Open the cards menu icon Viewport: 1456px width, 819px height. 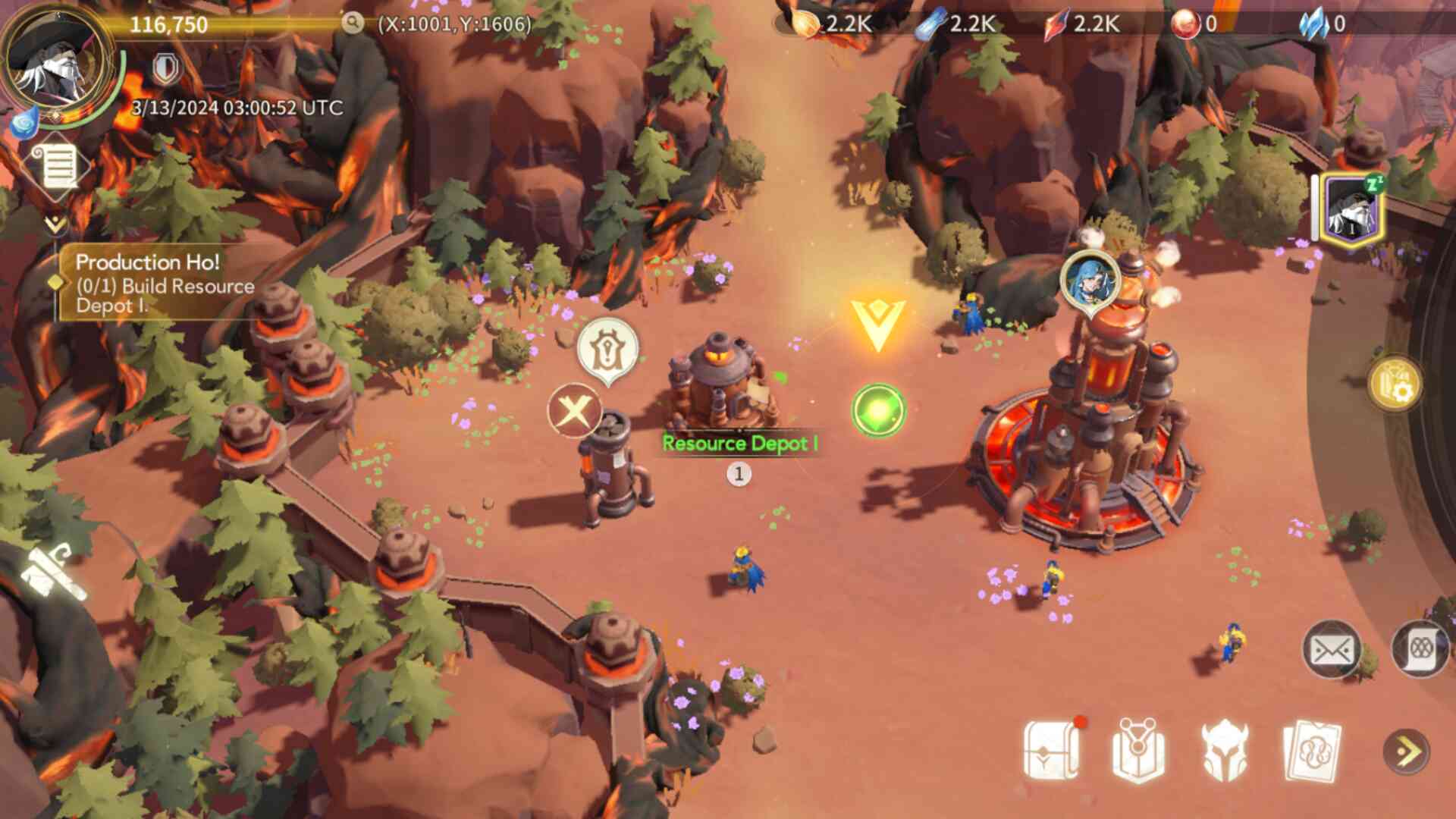click(1312, 751)
